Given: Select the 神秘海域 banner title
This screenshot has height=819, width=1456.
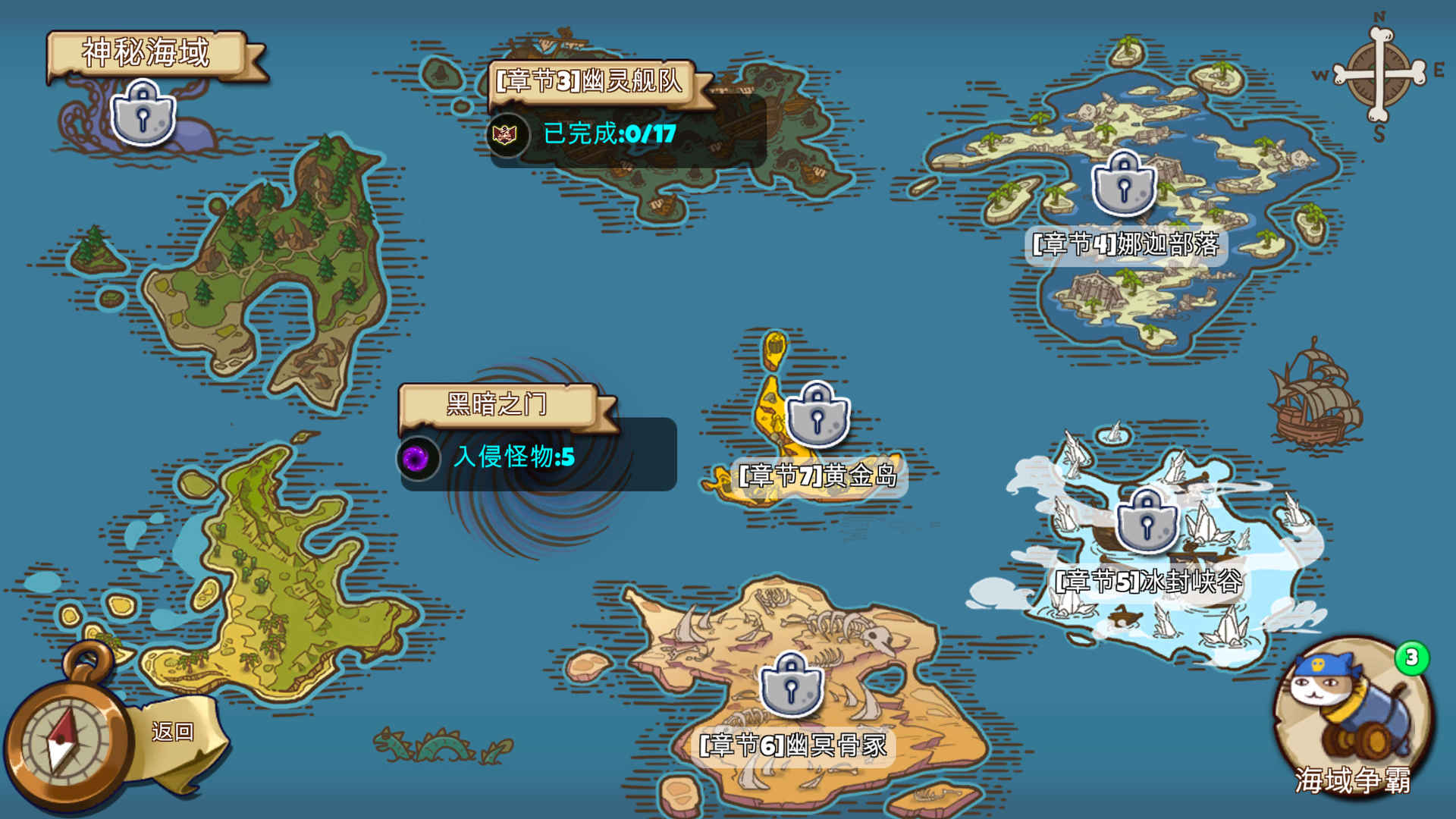Looking at the screenshot, I should click(x=144, y=53).
